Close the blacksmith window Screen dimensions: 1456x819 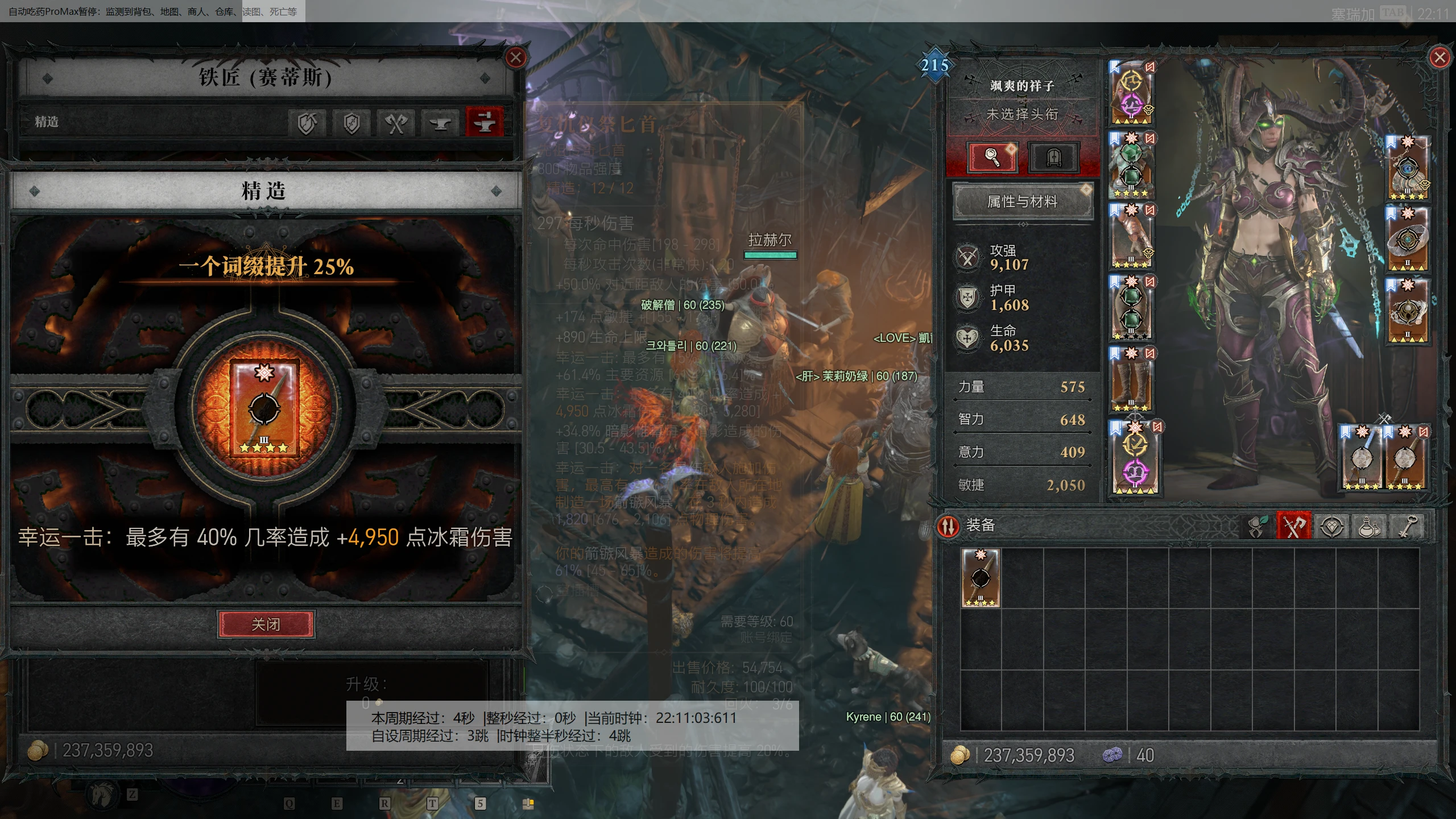[515, 57]
